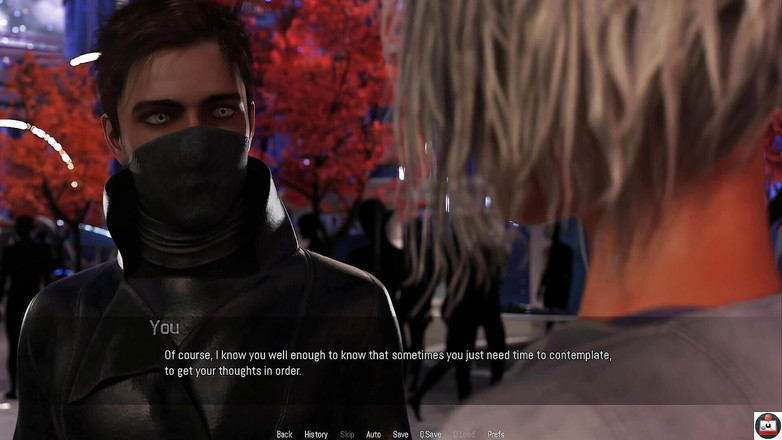This screenshot has height=440, width=782.
Task: Open the dialogue History log
Action: point(316,434)
